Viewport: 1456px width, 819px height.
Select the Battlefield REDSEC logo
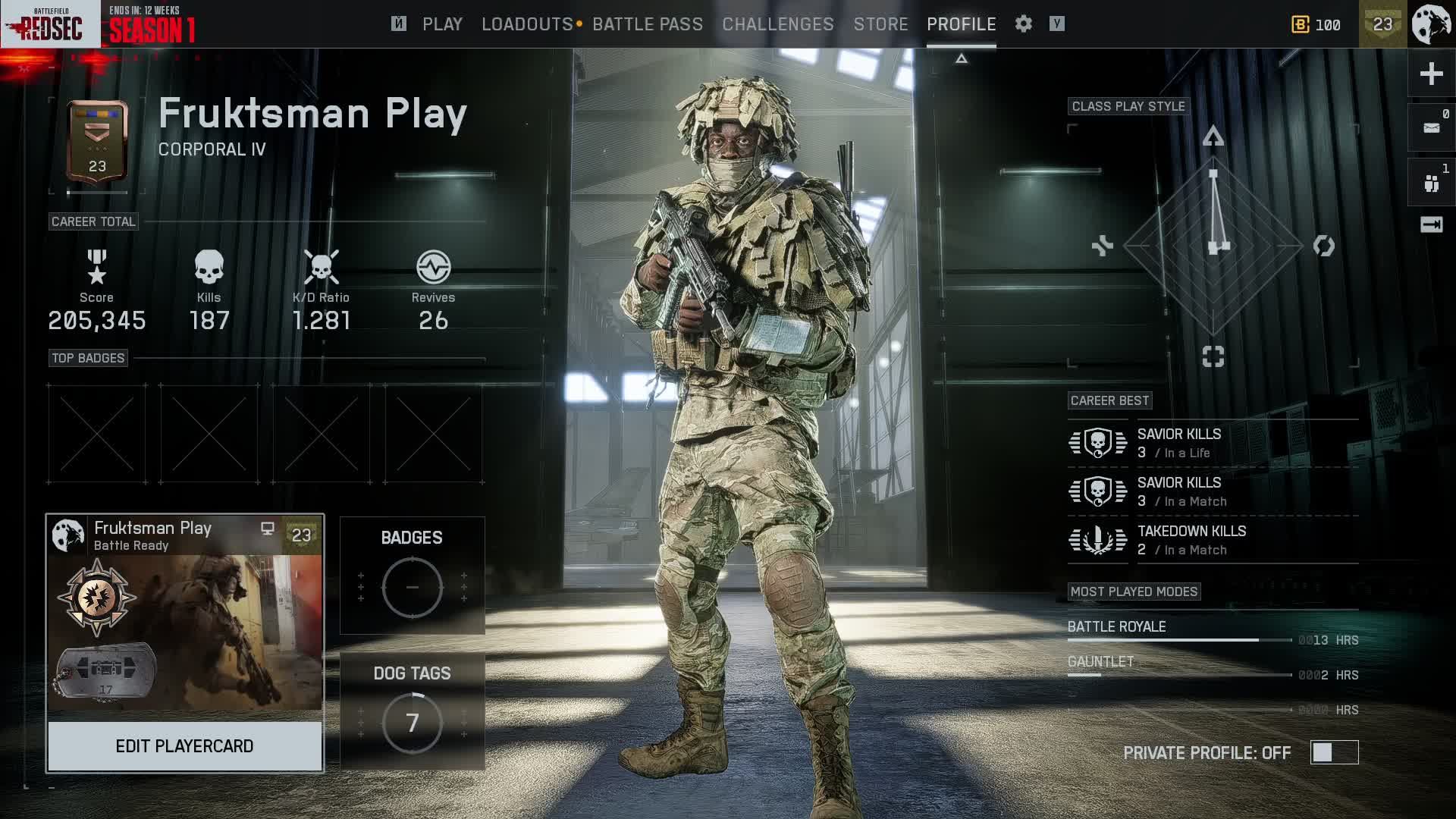[51, 24]
